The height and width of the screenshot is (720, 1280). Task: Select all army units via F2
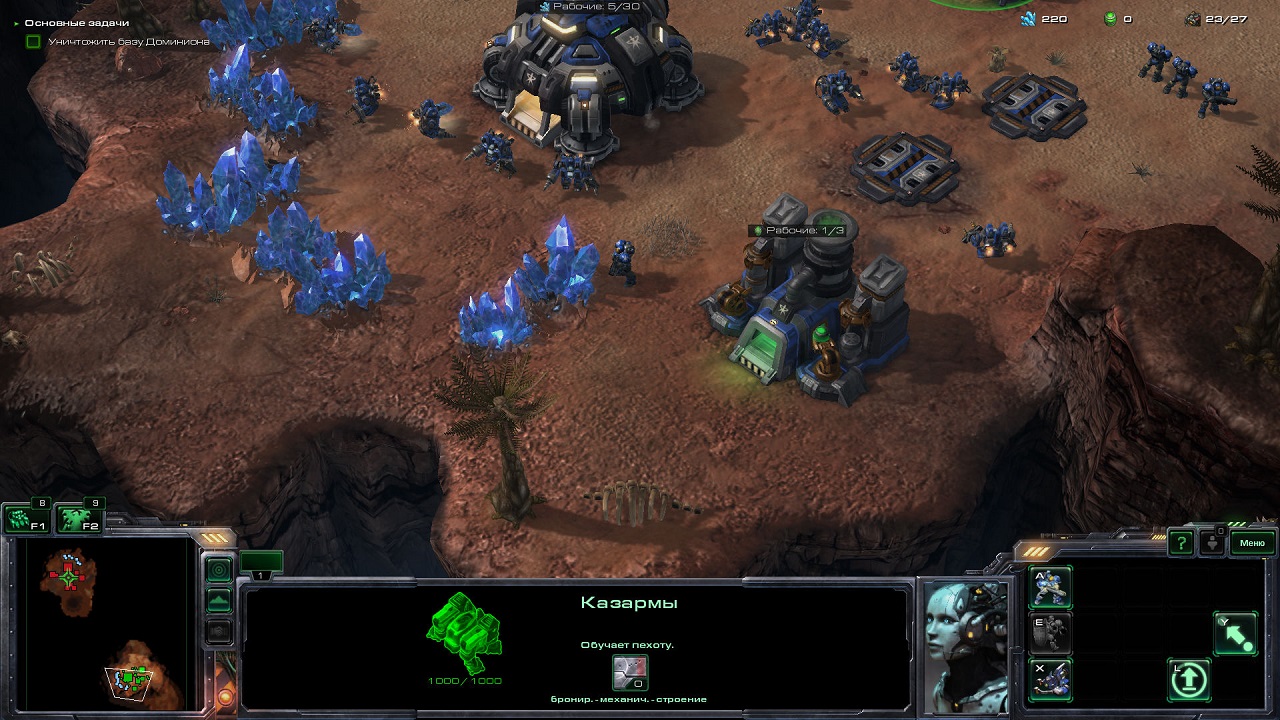click(78, 519)
